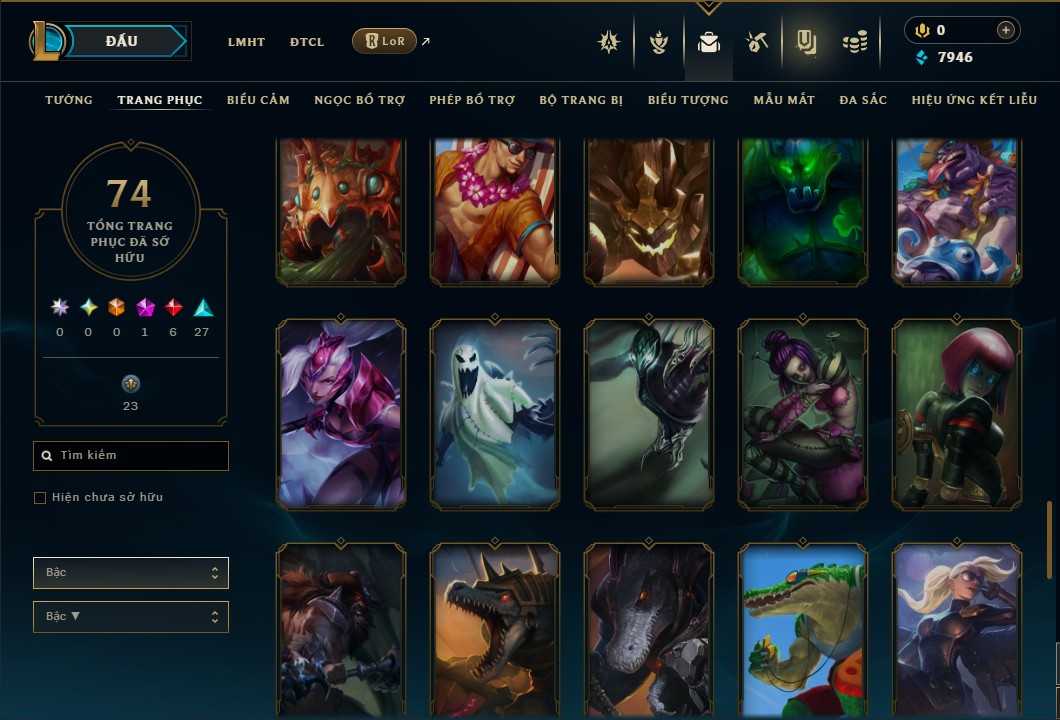Open the store via the coin stack icon
Viewport: 1060px width, 720px height.
coord(854,42)
